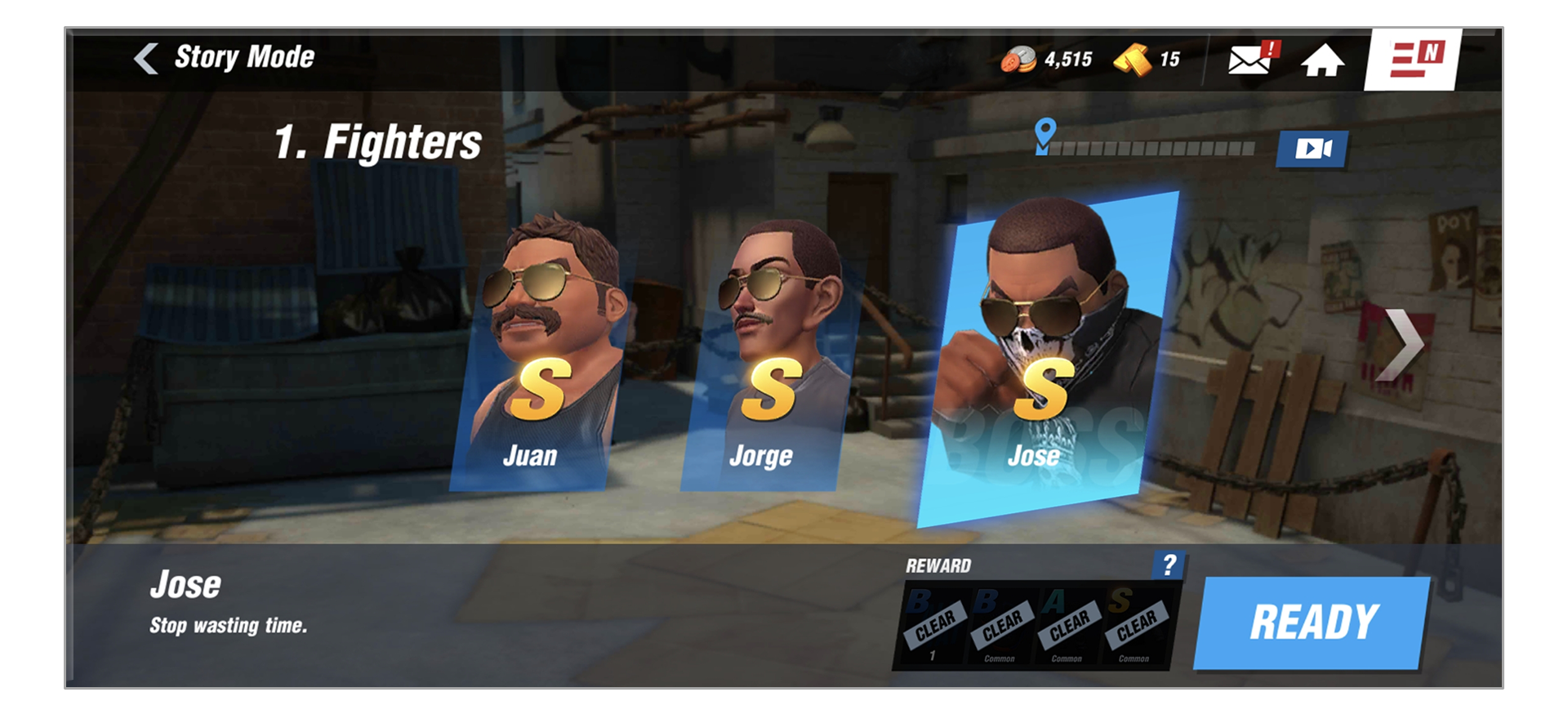This screenshot has width=1568, height=719.
Task: Tap the gold bars currency icon
Action: point(1132,60)
